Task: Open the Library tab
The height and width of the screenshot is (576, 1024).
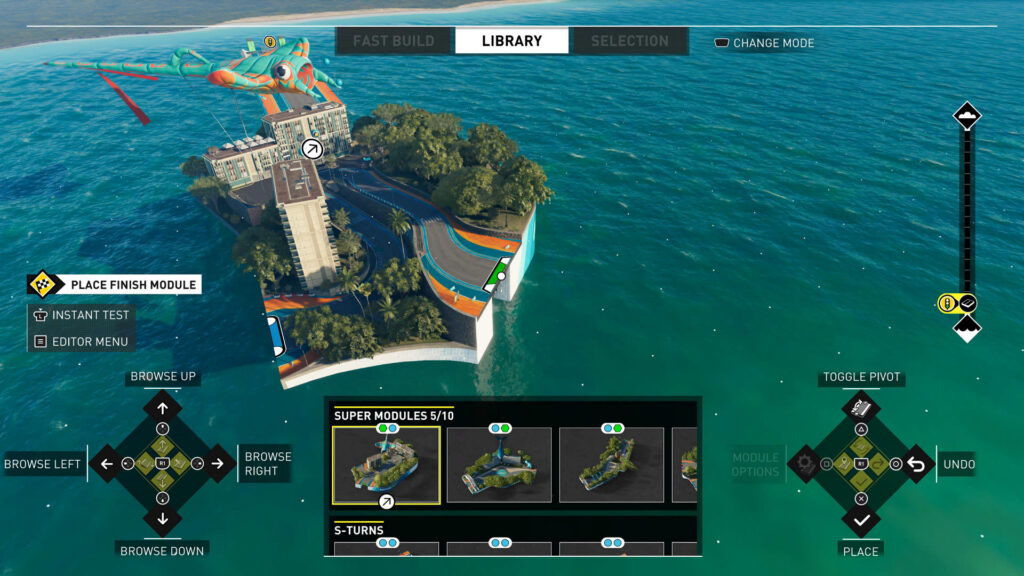Action: pyautogui.click(x=511, y=41)
